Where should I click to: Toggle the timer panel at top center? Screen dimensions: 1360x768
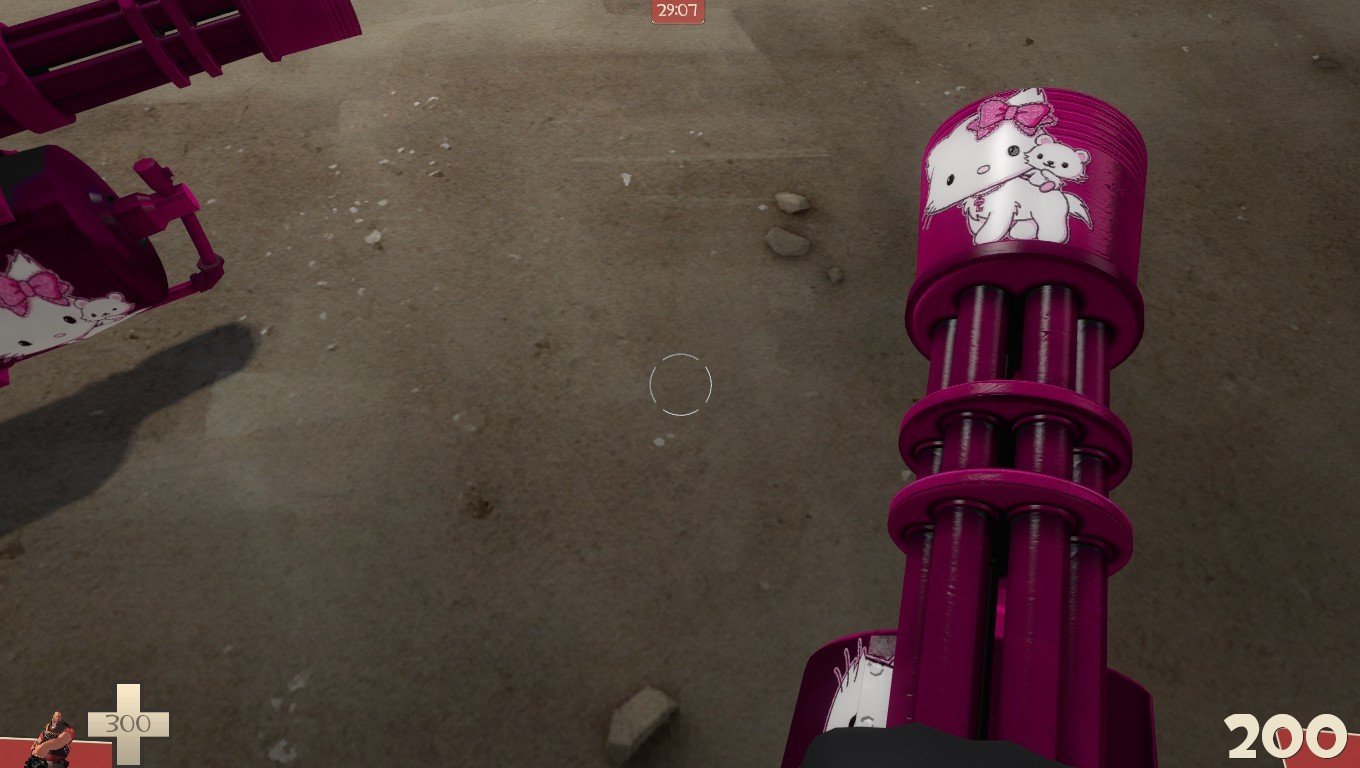678,12
